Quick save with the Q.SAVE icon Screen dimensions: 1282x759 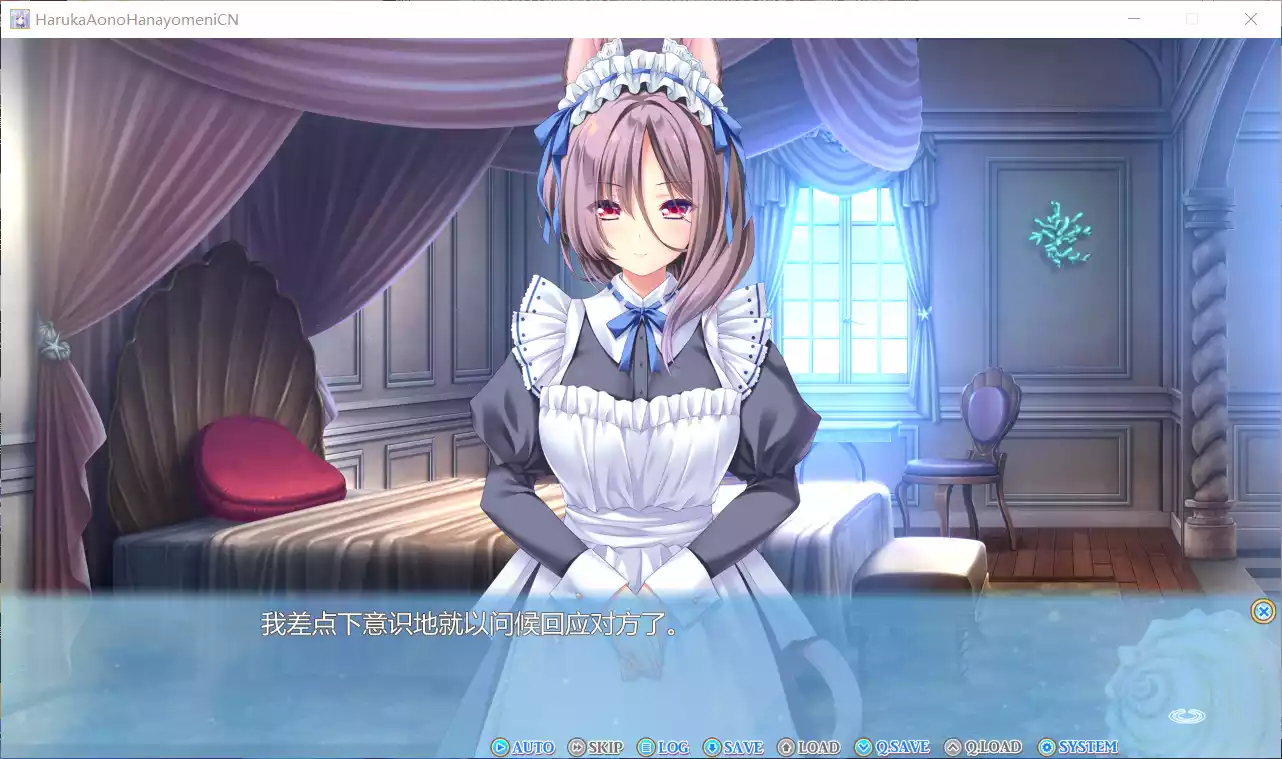pyautogui.click(x=861, y=746)
